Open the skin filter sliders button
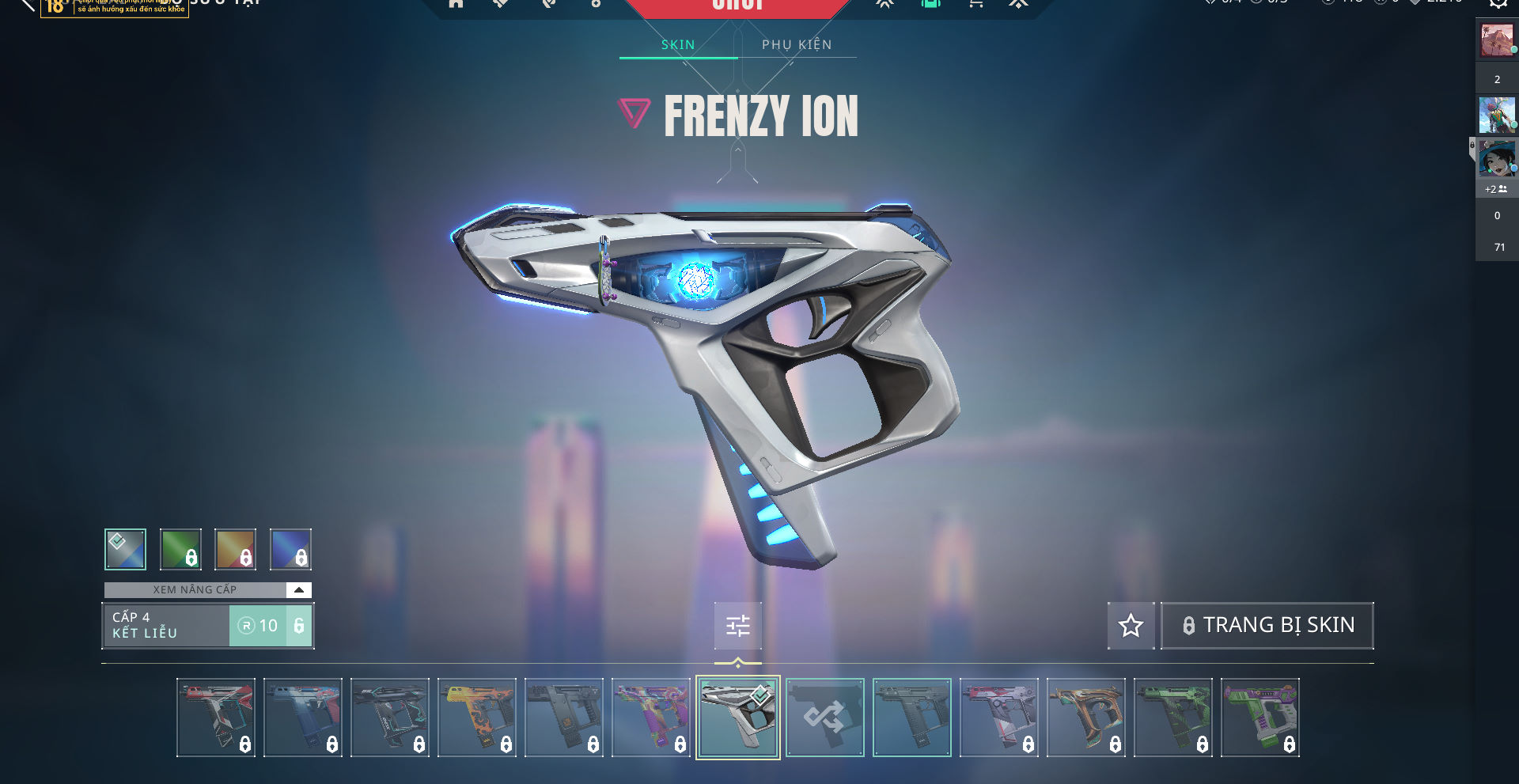This screenshot has height=784, width=1519. click(x=737, y=626)
